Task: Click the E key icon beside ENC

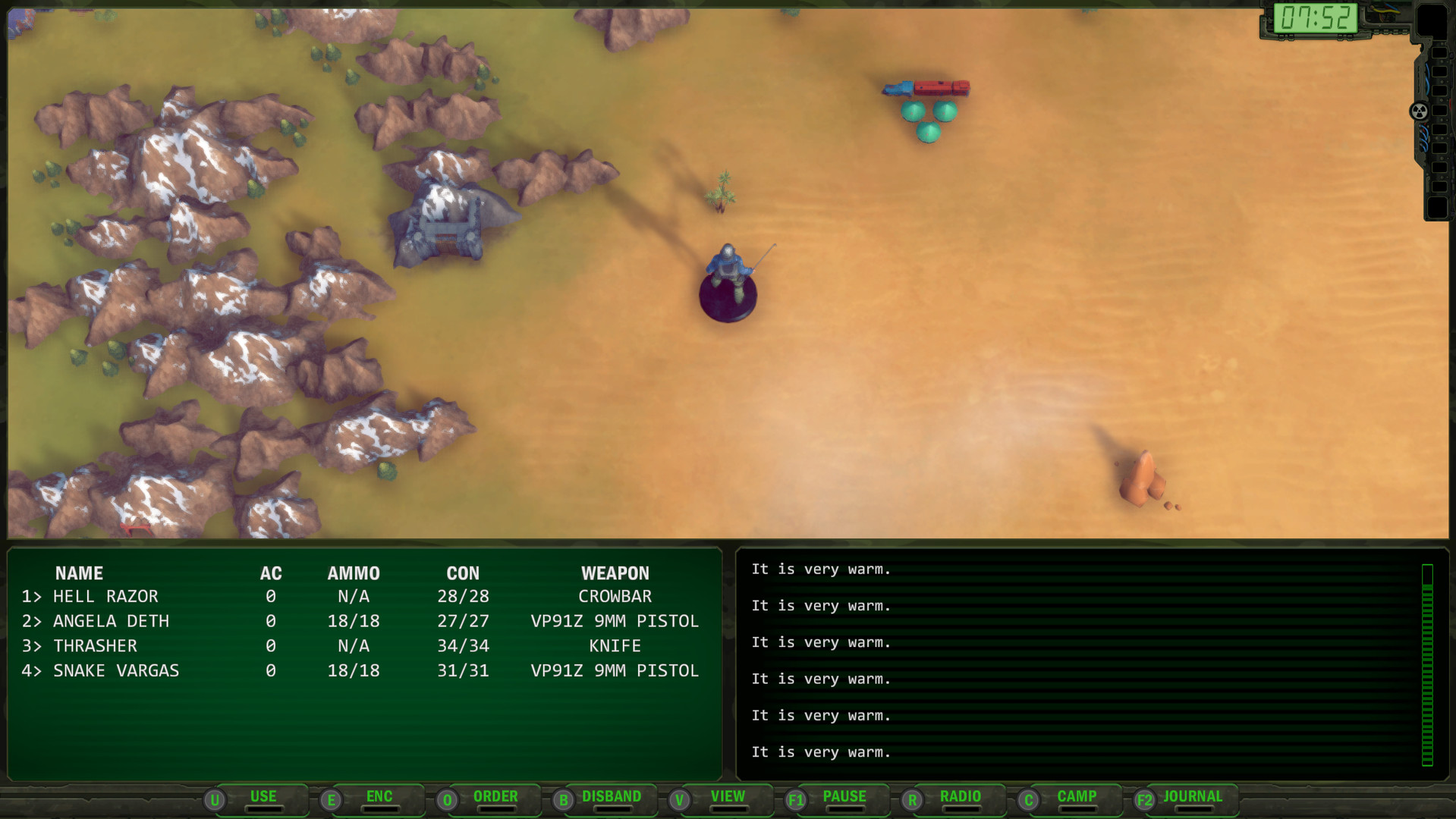Action: coord(332,799)
